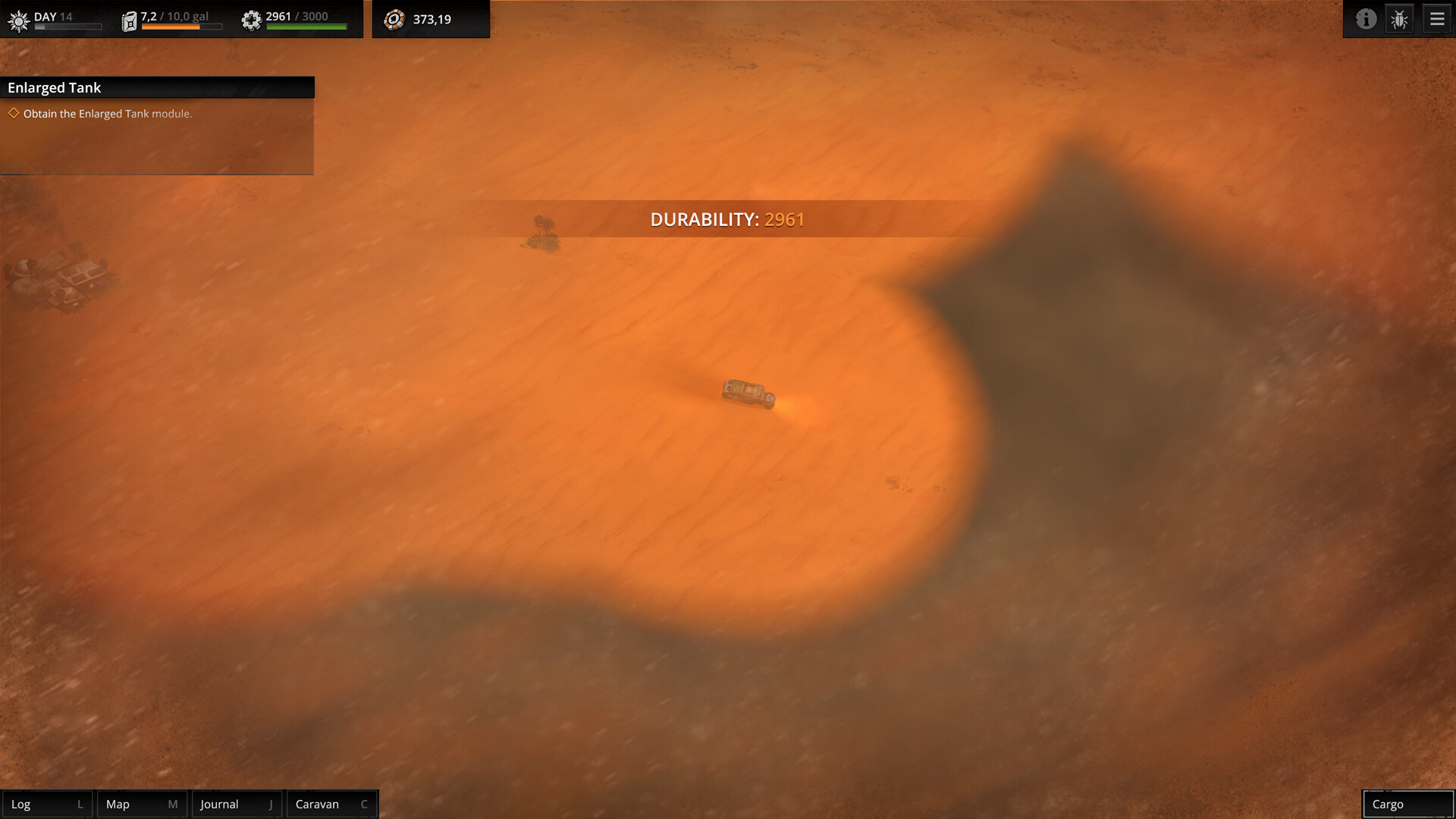Open the hamburger menu icon
The height and width of the screenshot is (819, 1456).
[1436, 19]
